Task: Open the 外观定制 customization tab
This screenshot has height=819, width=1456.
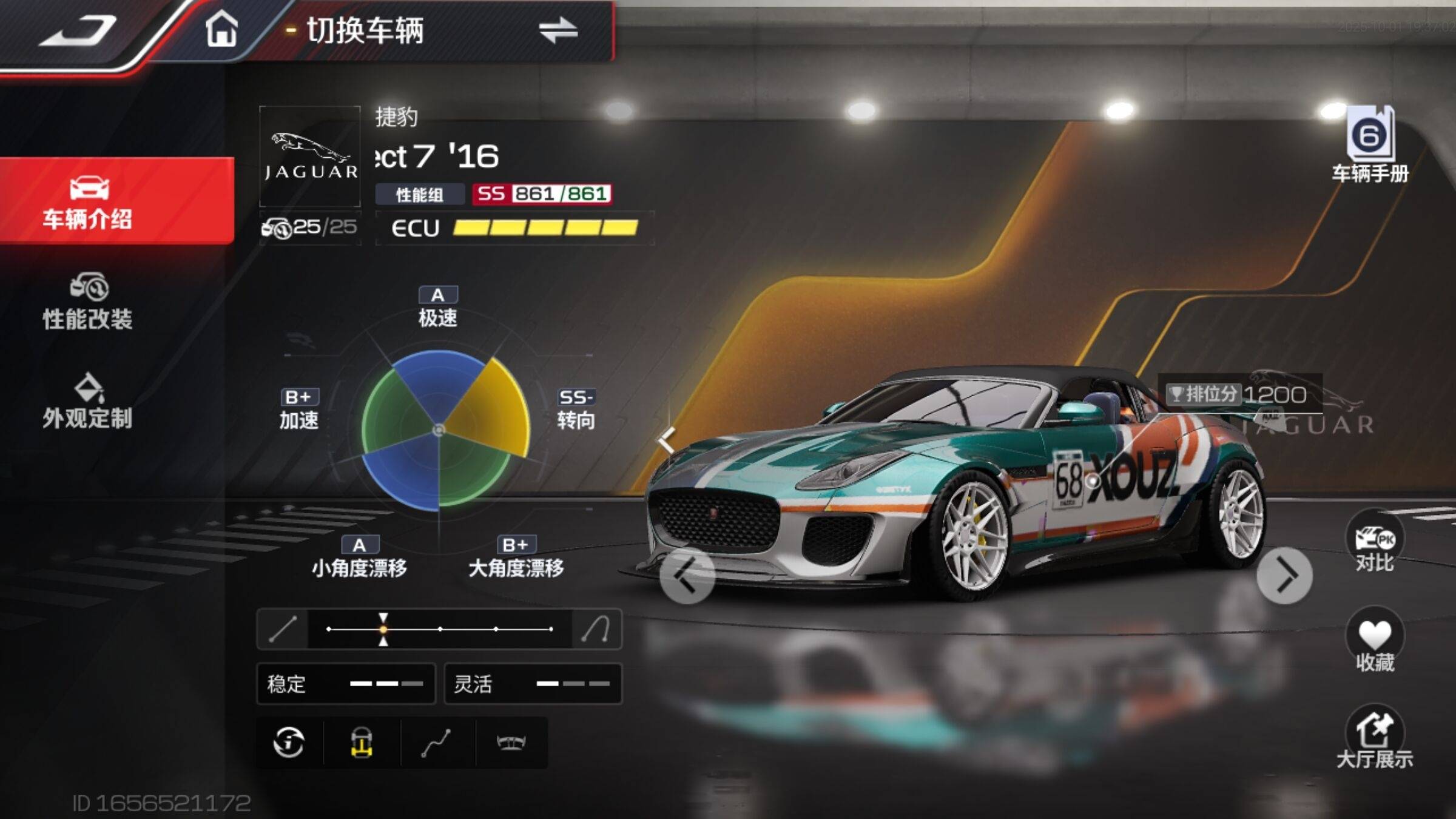Action: tap(88, 402)
